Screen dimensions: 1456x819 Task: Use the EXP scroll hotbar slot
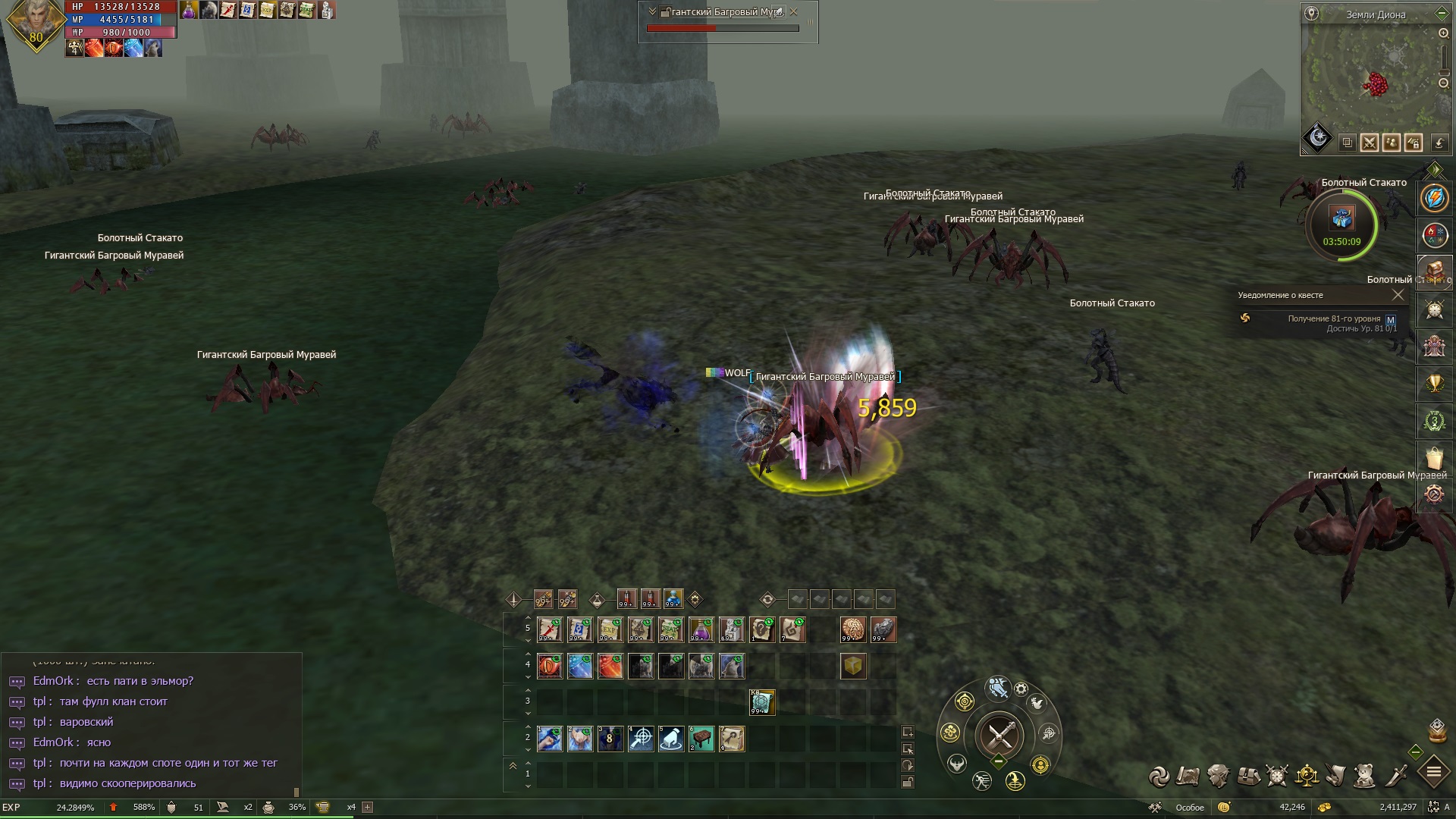pos(610,629)
